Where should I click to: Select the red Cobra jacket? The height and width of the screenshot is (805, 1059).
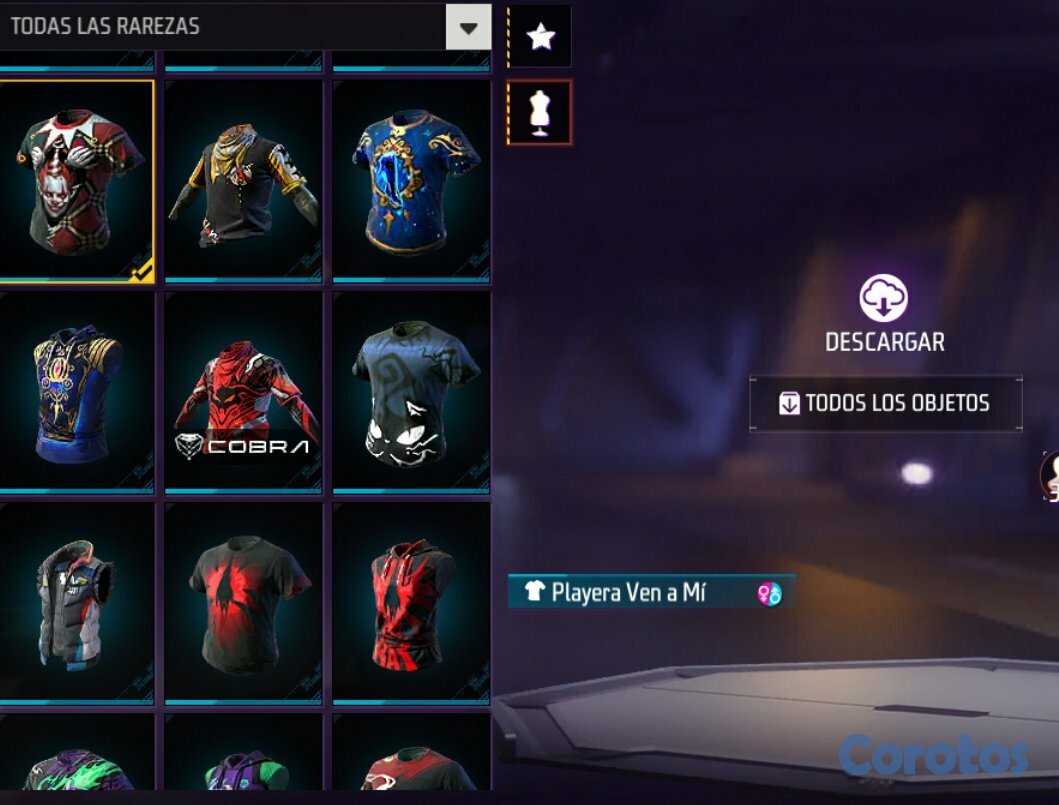pos(243,391)
